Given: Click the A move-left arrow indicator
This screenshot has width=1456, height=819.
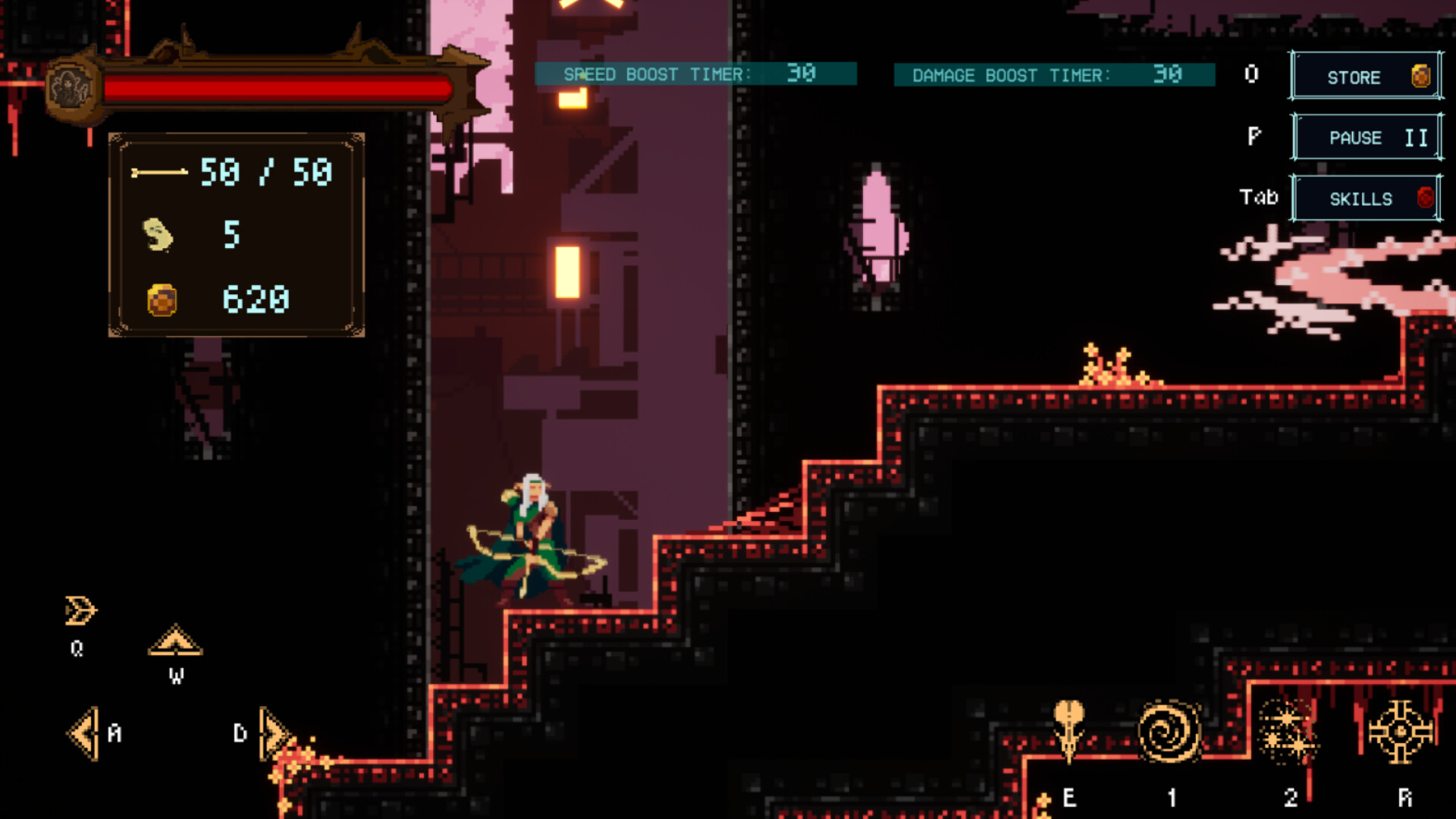Looking at the screenshot, I should (x=83, y=733).
